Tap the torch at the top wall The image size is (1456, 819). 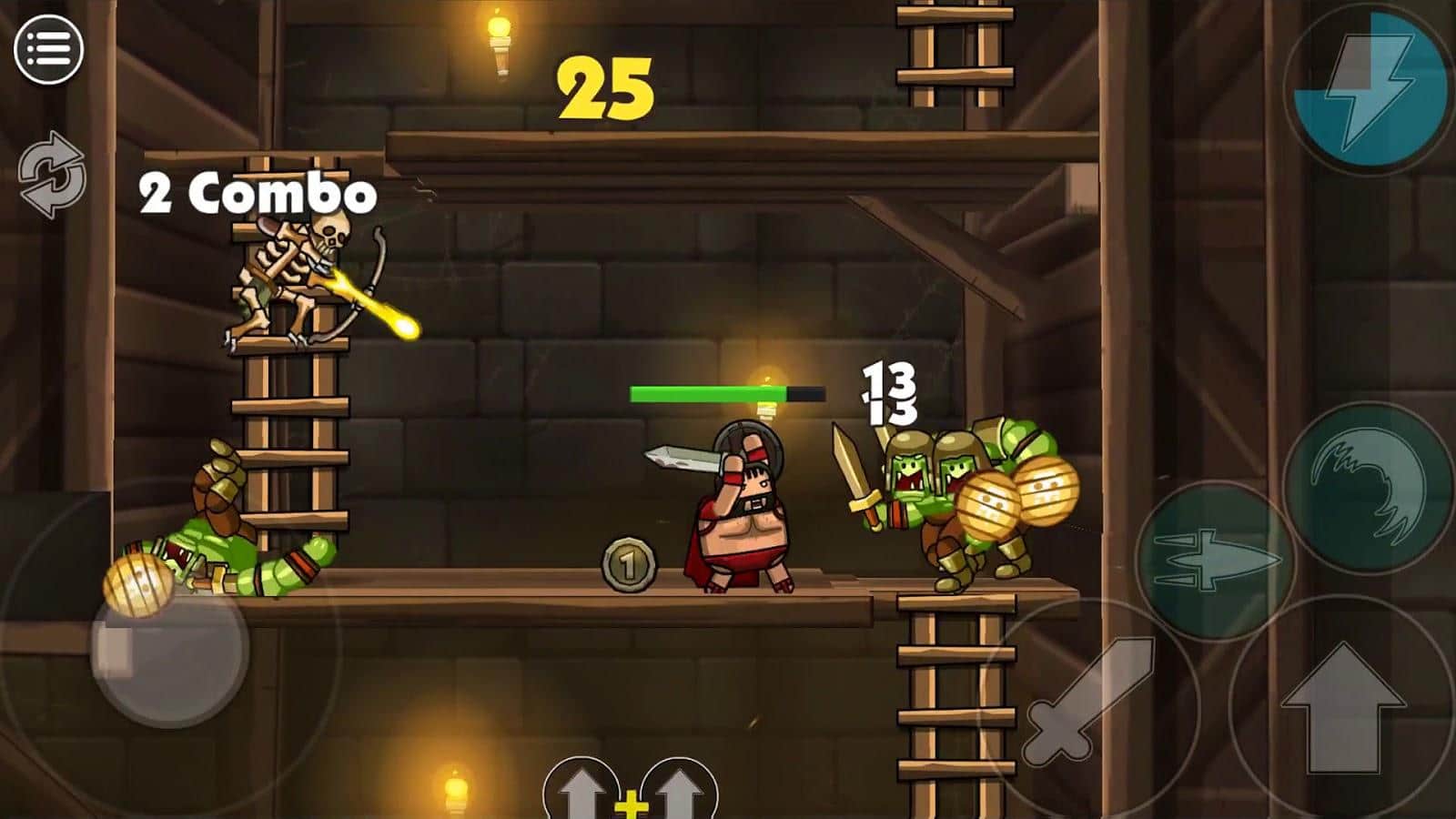tap(499, 41)
